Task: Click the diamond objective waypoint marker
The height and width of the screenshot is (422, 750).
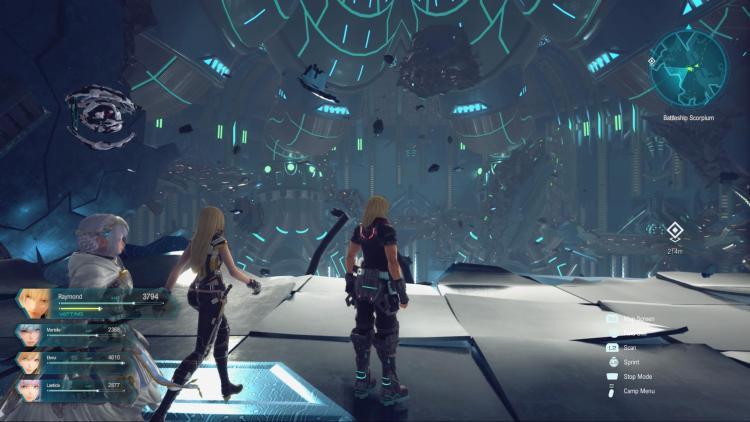Action: pyautogui.click(x=675, y=232)
